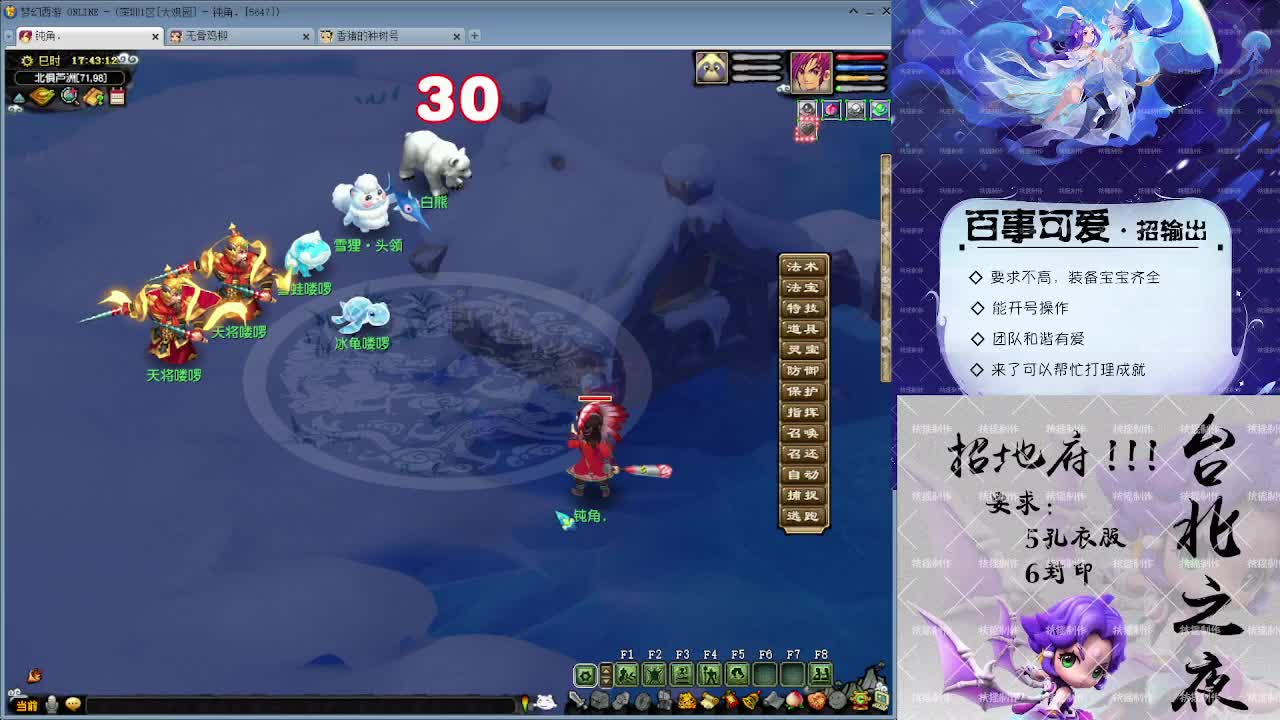The image size is (1280, 720).
Task: Open the calendar activity icon
Action: pos(117,94)
